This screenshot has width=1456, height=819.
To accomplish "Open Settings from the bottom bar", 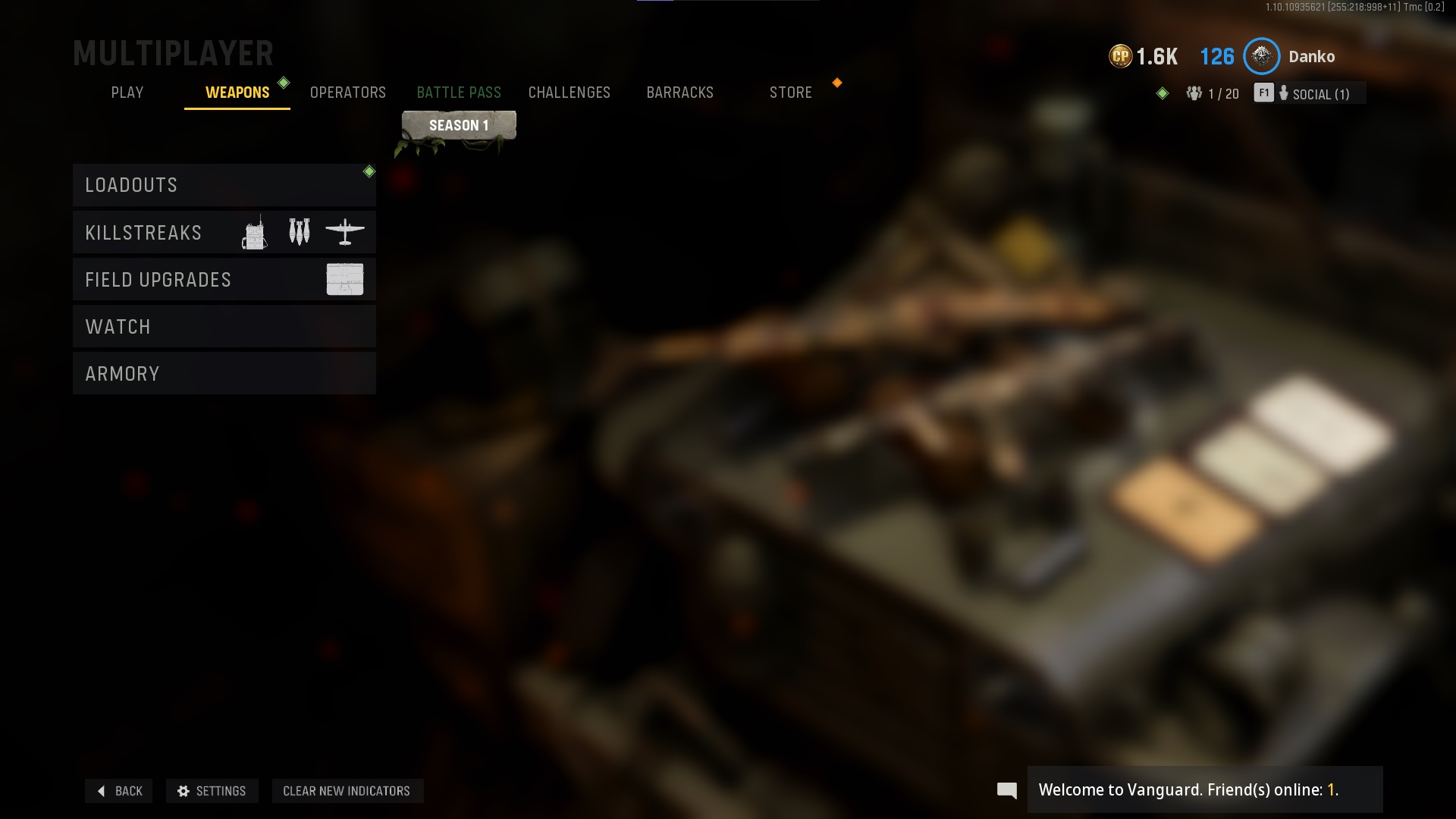I will (212, 791).
